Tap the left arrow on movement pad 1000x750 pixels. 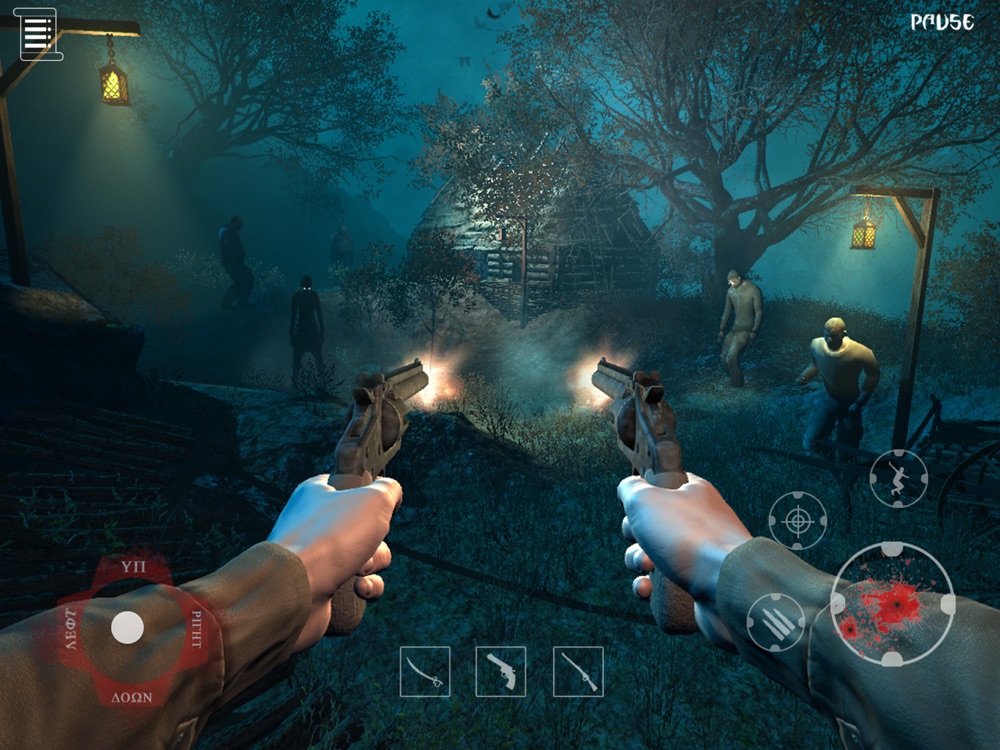tap(71, 629)
